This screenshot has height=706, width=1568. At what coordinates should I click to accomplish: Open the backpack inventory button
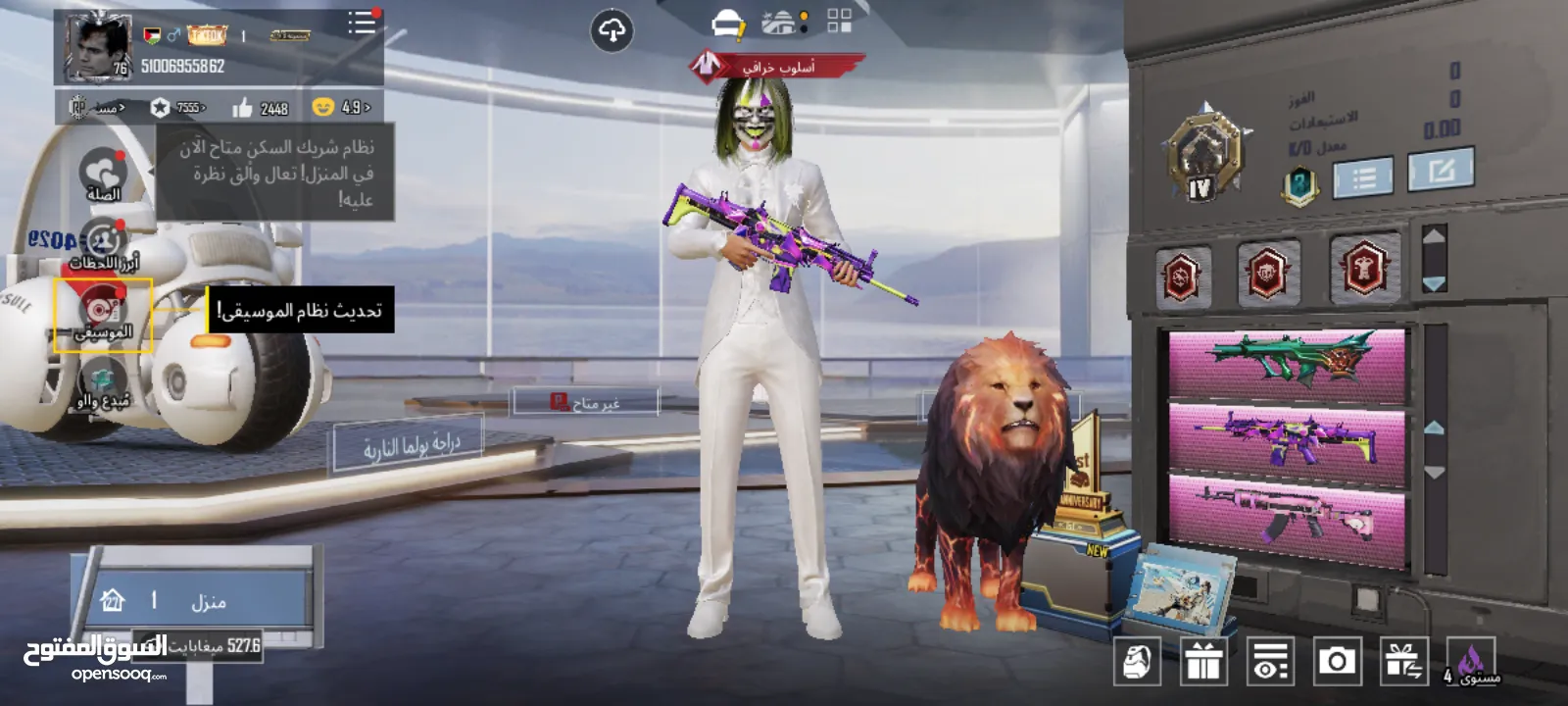(1137, 662)
